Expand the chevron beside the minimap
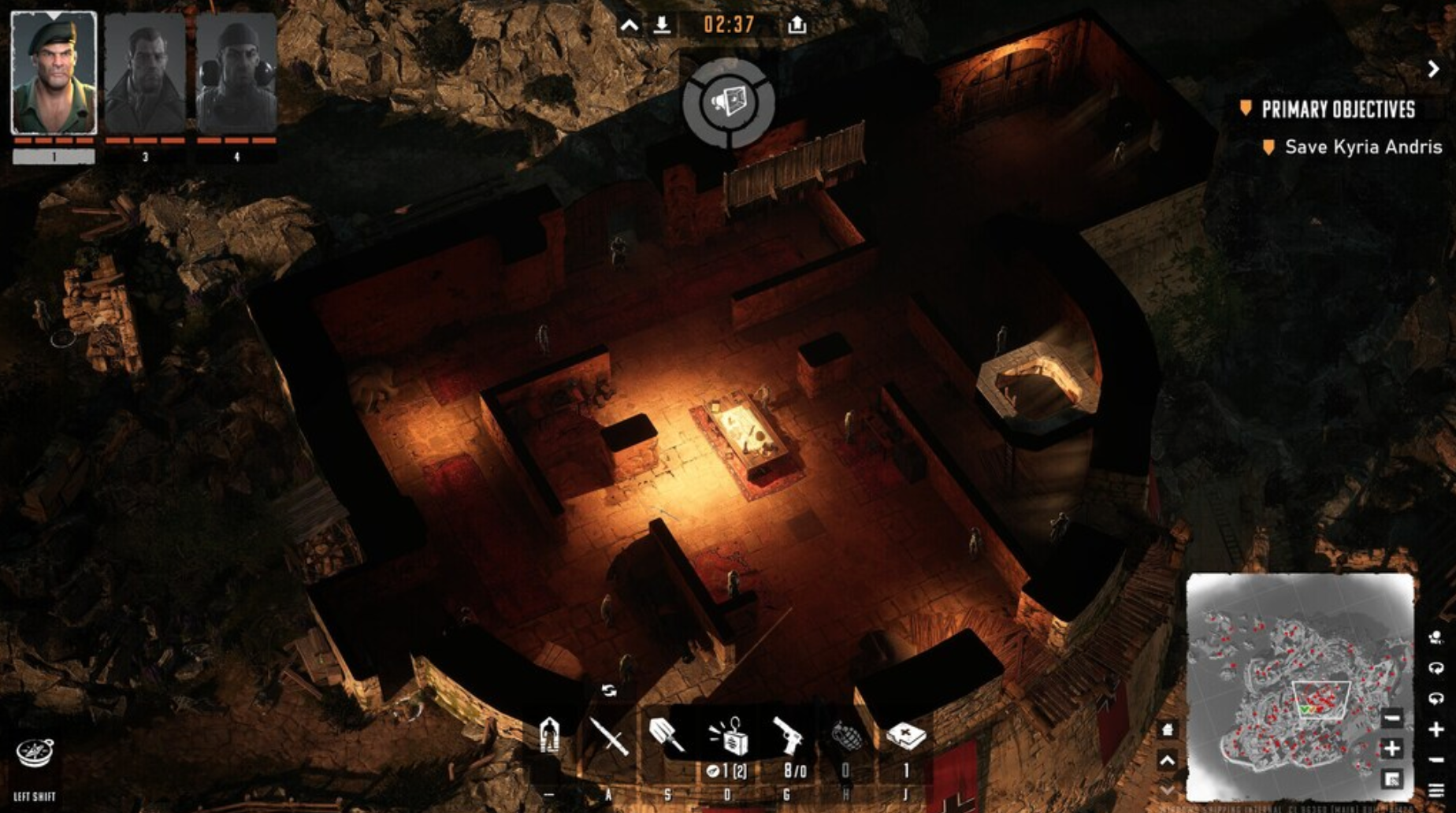This screenshot has height=813, width=1456. tap(1167, 759)
